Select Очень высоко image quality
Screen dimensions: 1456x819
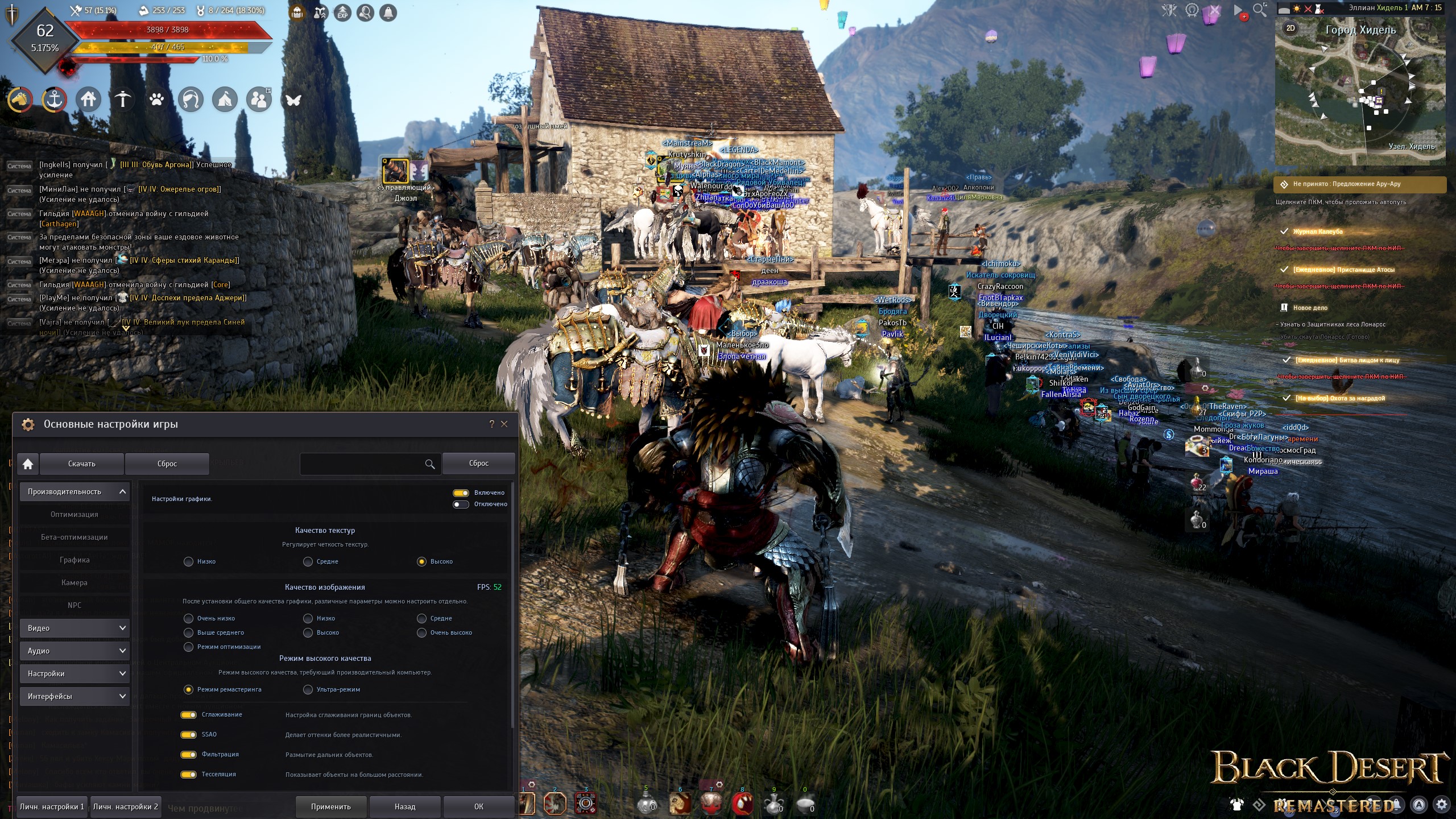pyautogui.click(x=422, y=633)
